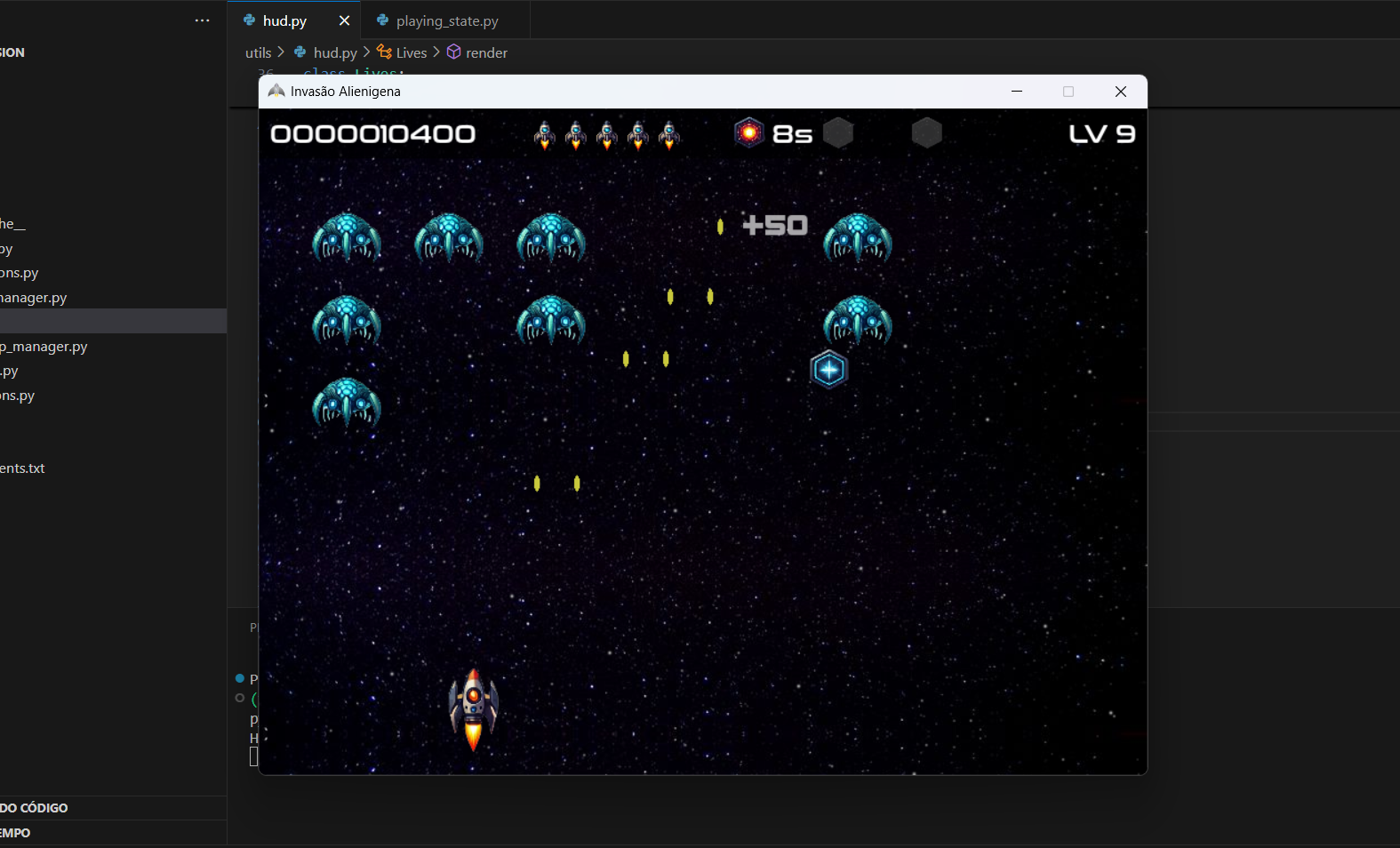Select the hud.py editor tab
The width and height of the screenshot is (1400, 848).
click(x=283, y=20)
